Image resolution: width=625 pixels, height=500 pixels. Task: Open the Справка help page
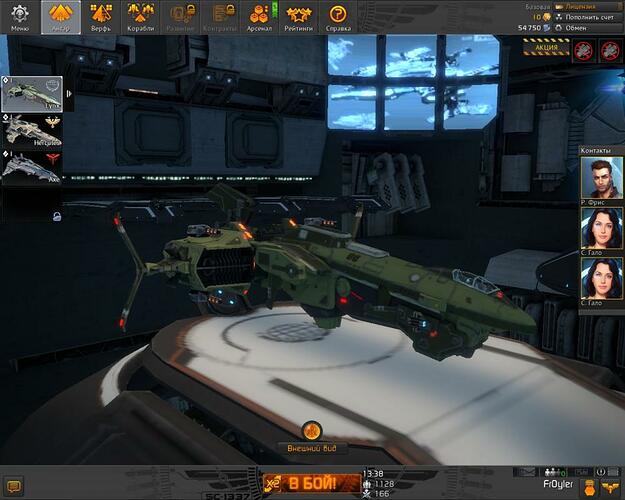(338, 17)
